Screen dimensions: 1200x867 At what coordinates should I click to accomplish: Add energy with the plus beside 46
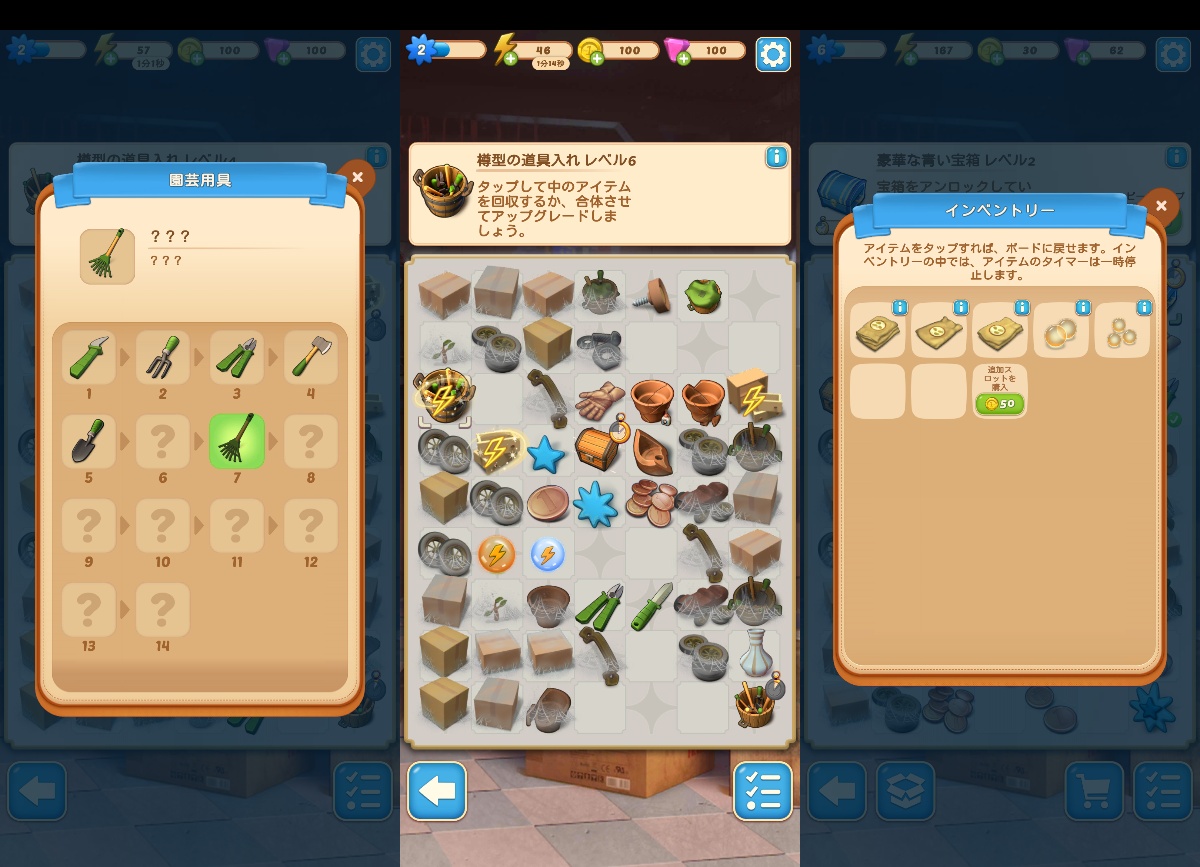pyautogui.click(x=511, y=59)
